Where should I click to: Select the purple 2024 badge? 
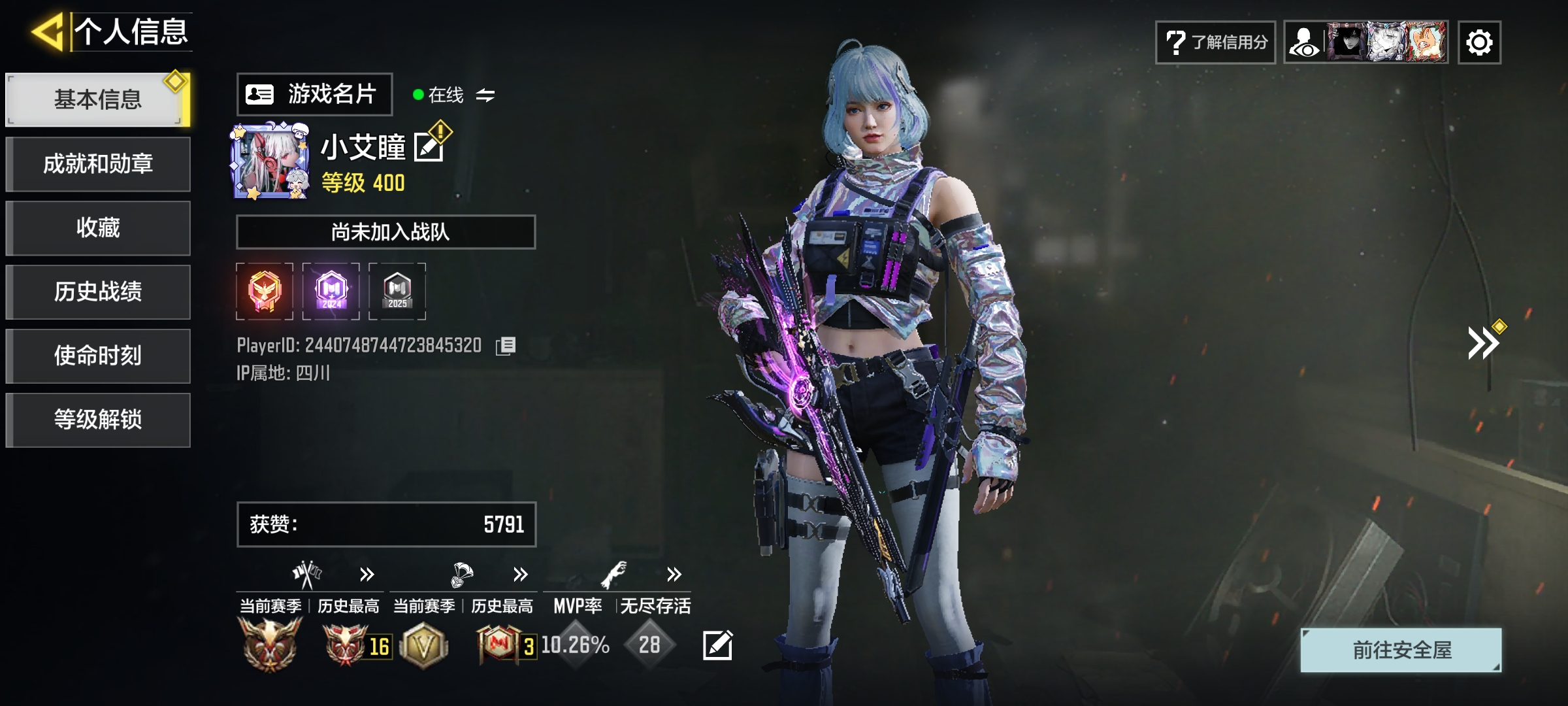(331, 292)
